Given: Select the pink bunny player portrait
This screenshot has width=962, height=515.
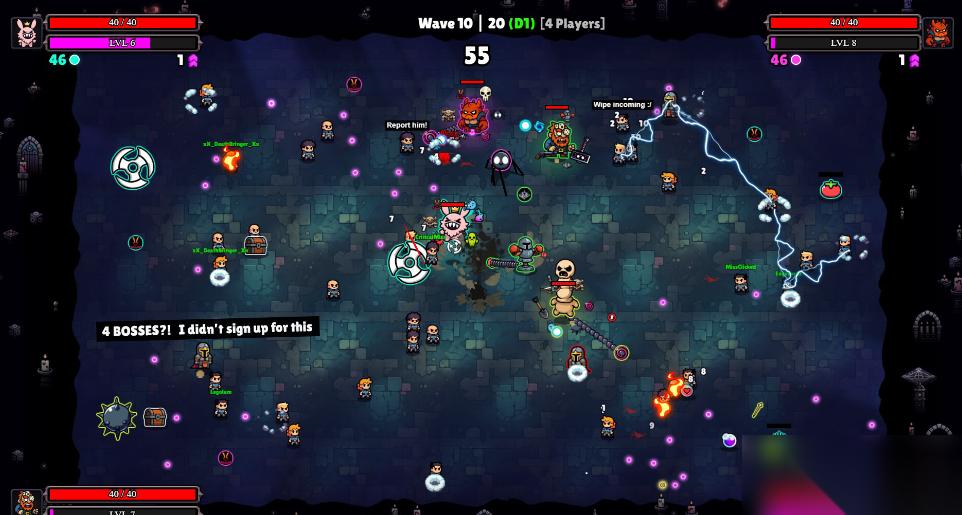Looking at the screenshot, I should 27,32.
